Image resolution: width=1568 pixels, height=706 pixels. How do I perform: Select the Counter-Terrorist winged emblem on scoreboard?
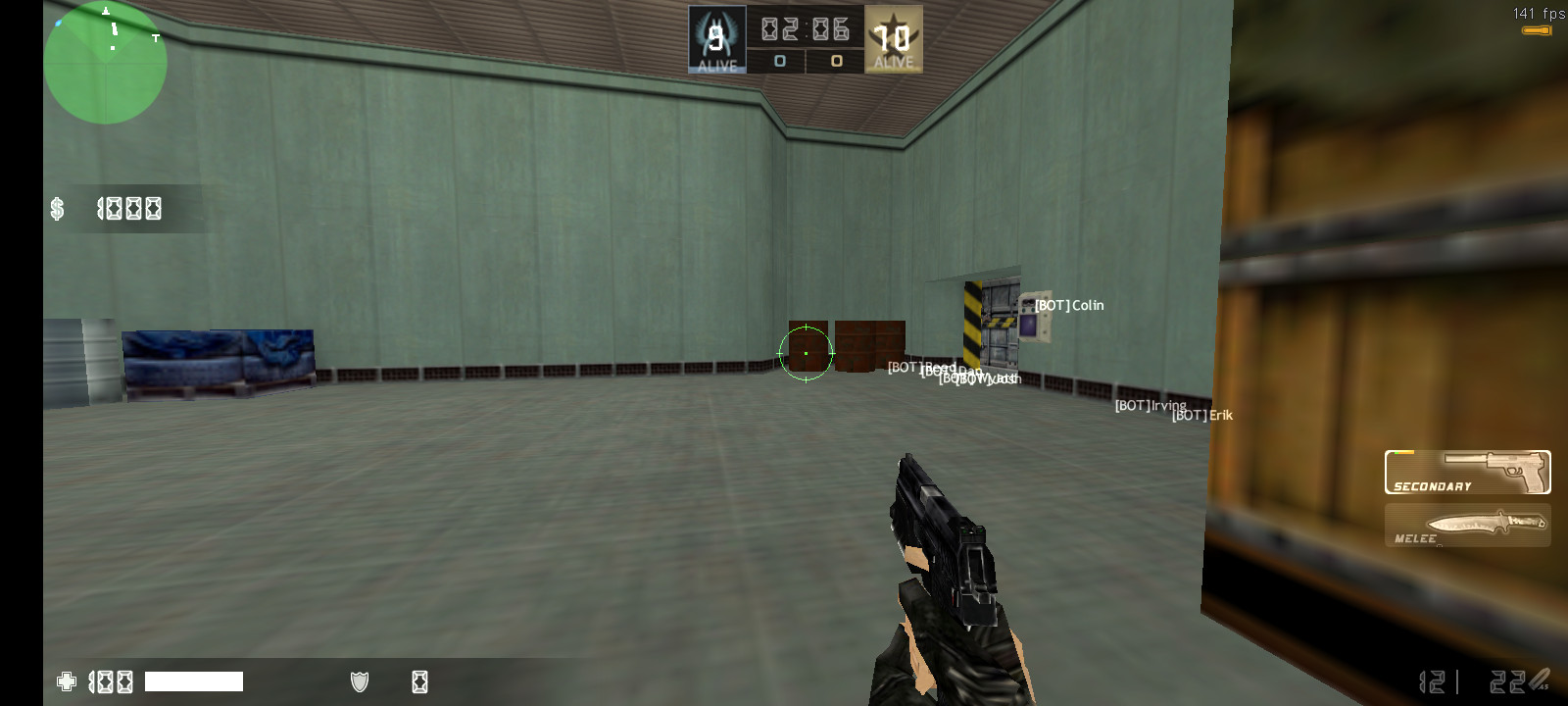click(715, 32)
